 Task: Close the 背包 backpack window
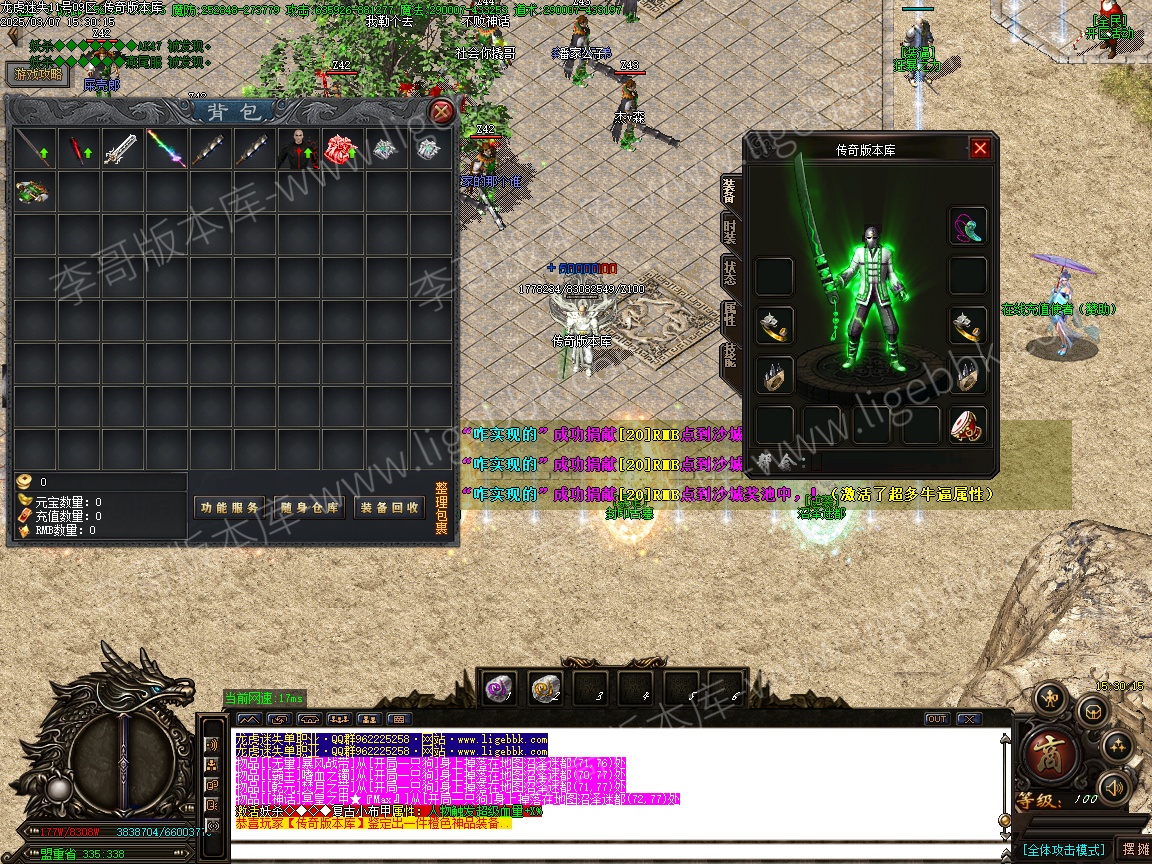click(441, 111)
